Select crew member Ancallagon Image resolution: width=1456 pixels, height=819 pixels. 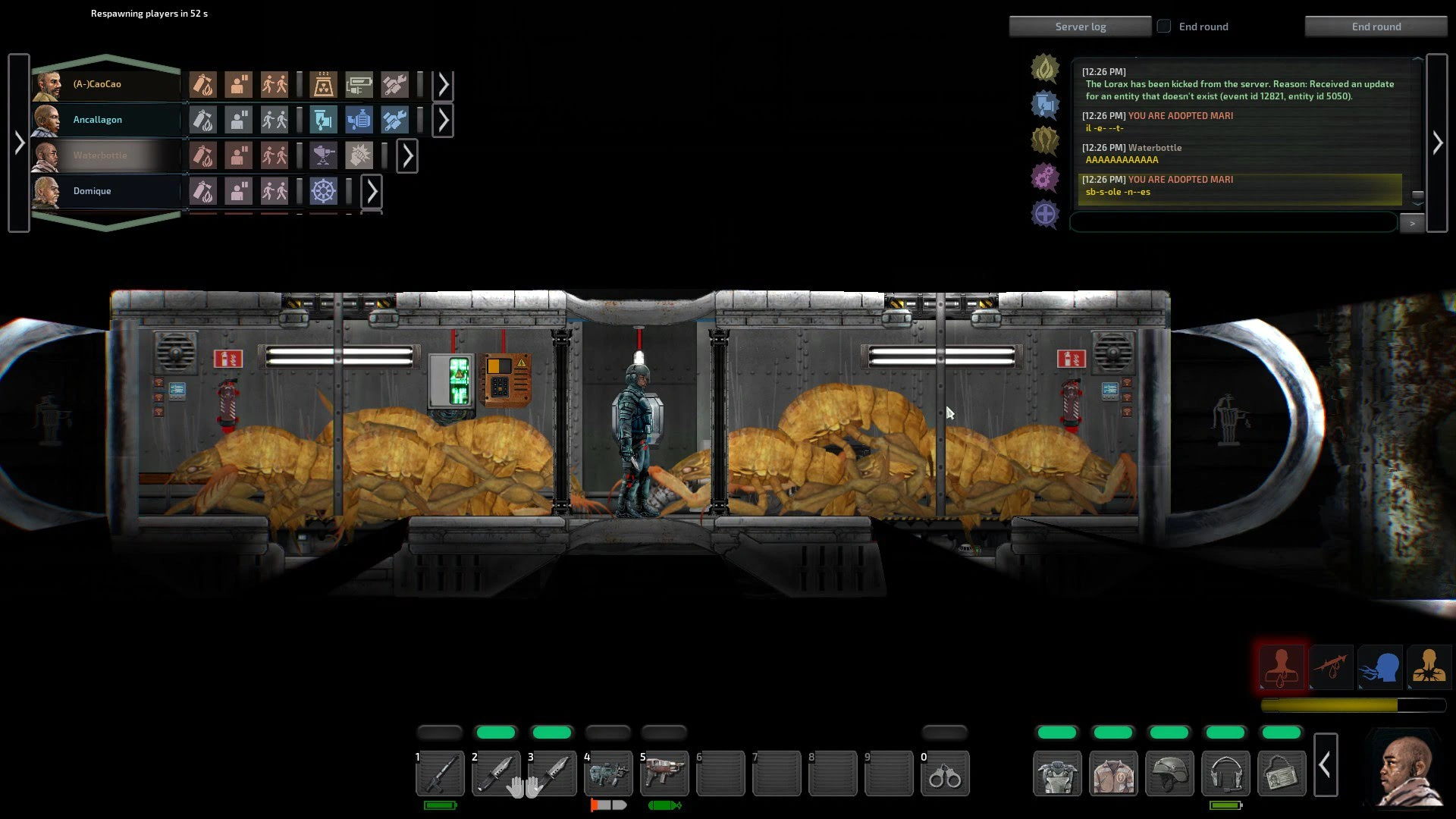click(97, 120)
